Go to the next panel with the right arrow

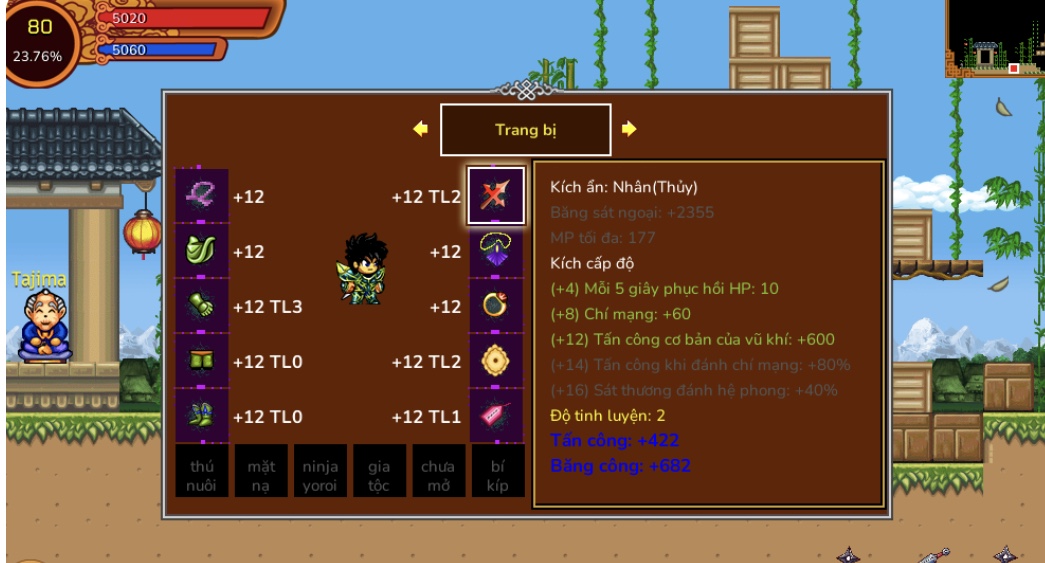[629, 129]
